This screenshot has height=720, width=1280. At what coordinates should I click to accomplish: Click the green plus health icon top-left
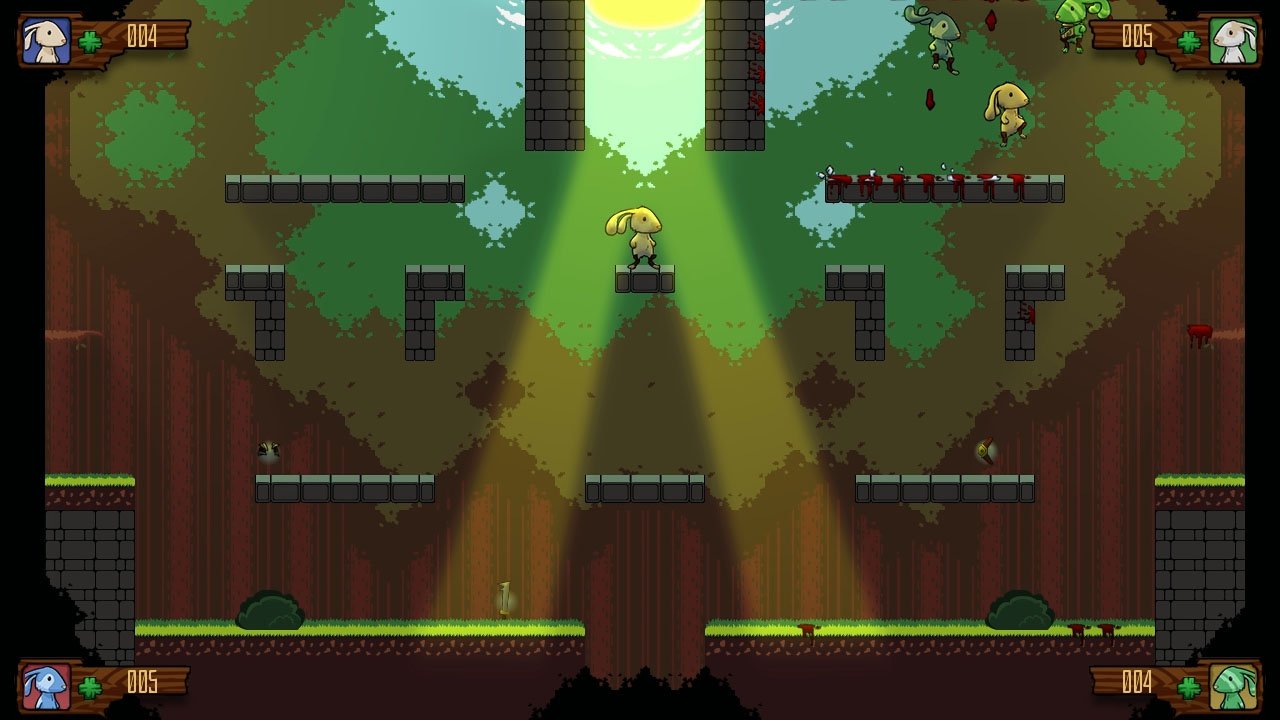coord(88,40)
